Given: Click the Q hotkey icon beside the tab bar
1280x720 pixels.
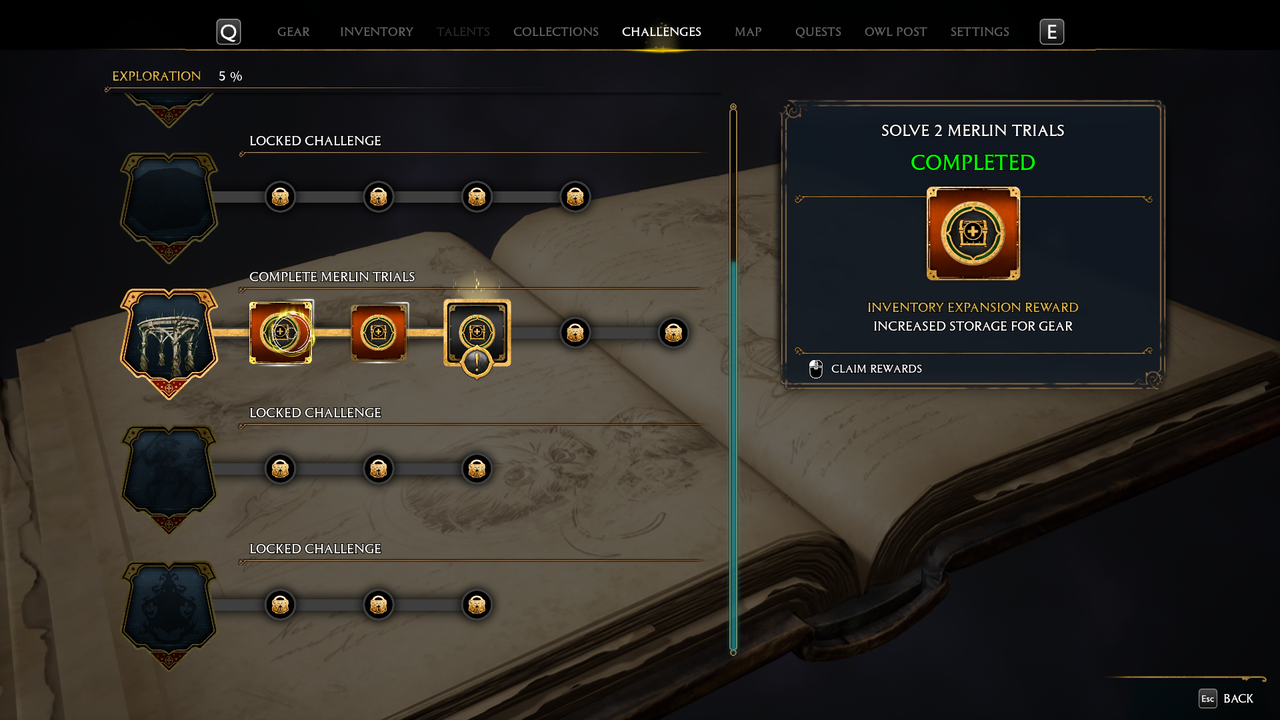Looking at the screenshot, I should [x=228, y=31].
